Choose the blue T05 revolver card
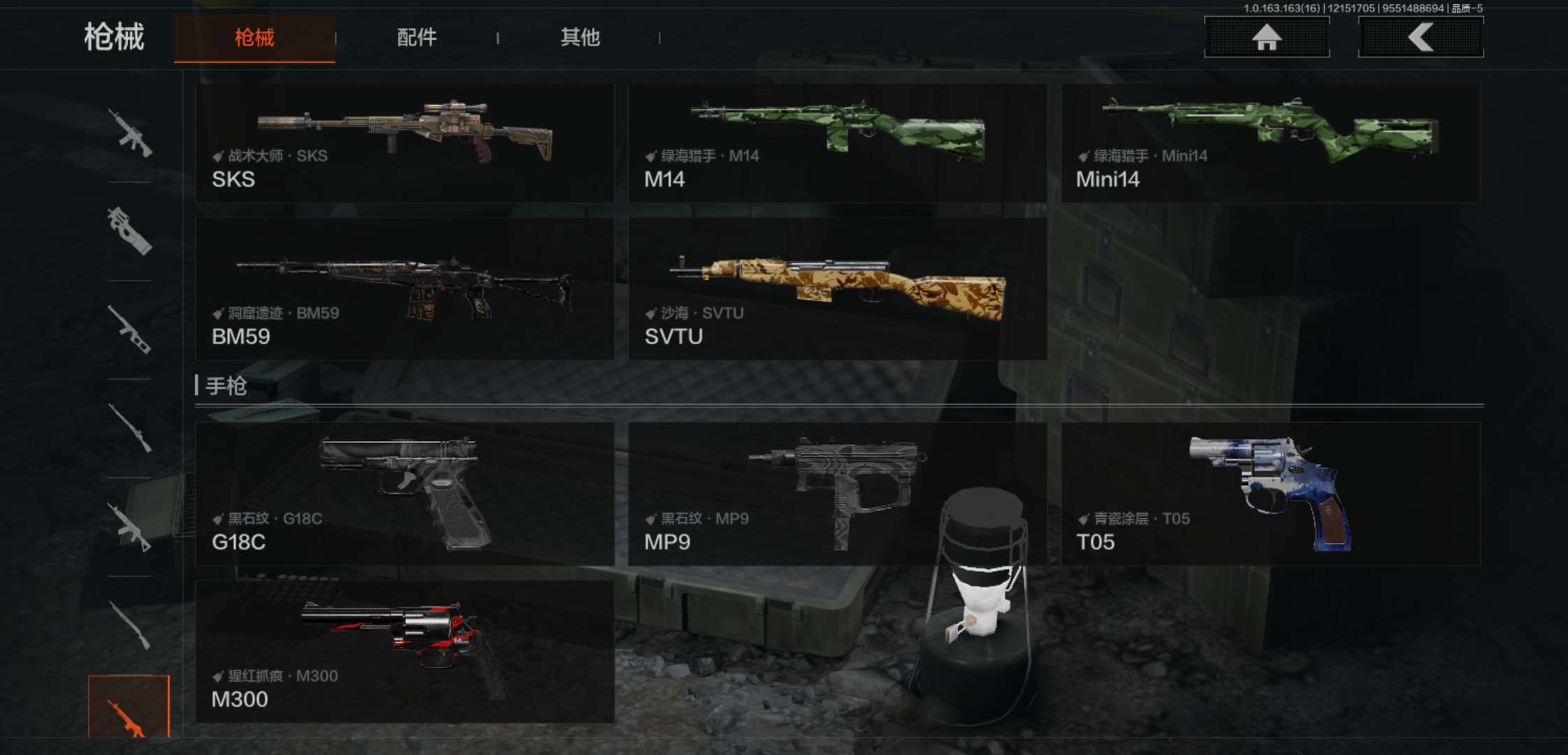This screenshot has width=1568, height=755. click(x=1270, y=494)
